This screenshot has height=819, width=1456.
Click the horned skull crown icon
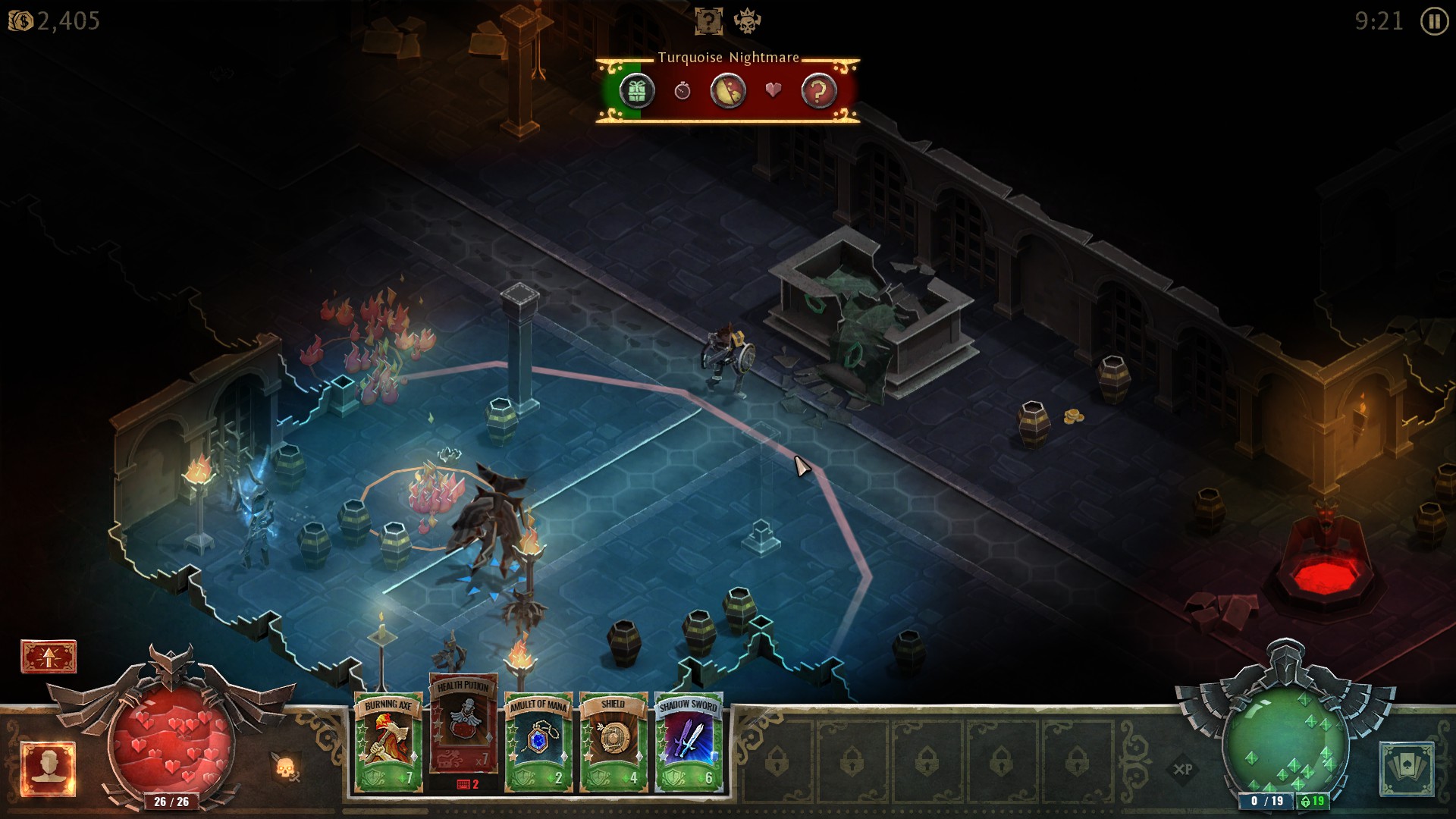coord(747,21)
